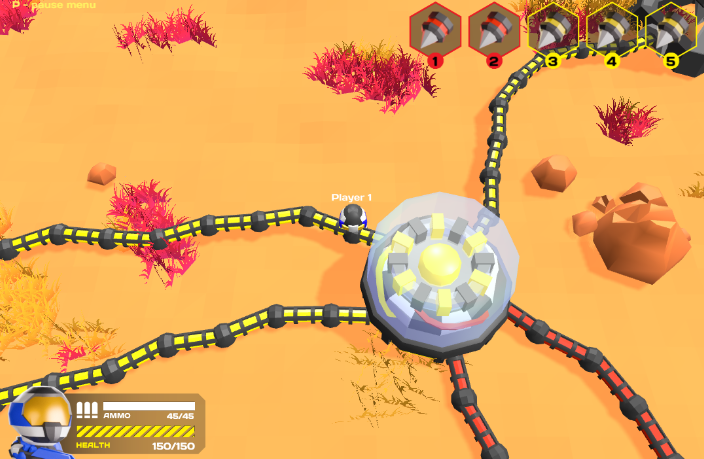Select the yellow drill icon numbered 5
The width and height of the screenshot is (704, 459).
click(x=670, y=30)
